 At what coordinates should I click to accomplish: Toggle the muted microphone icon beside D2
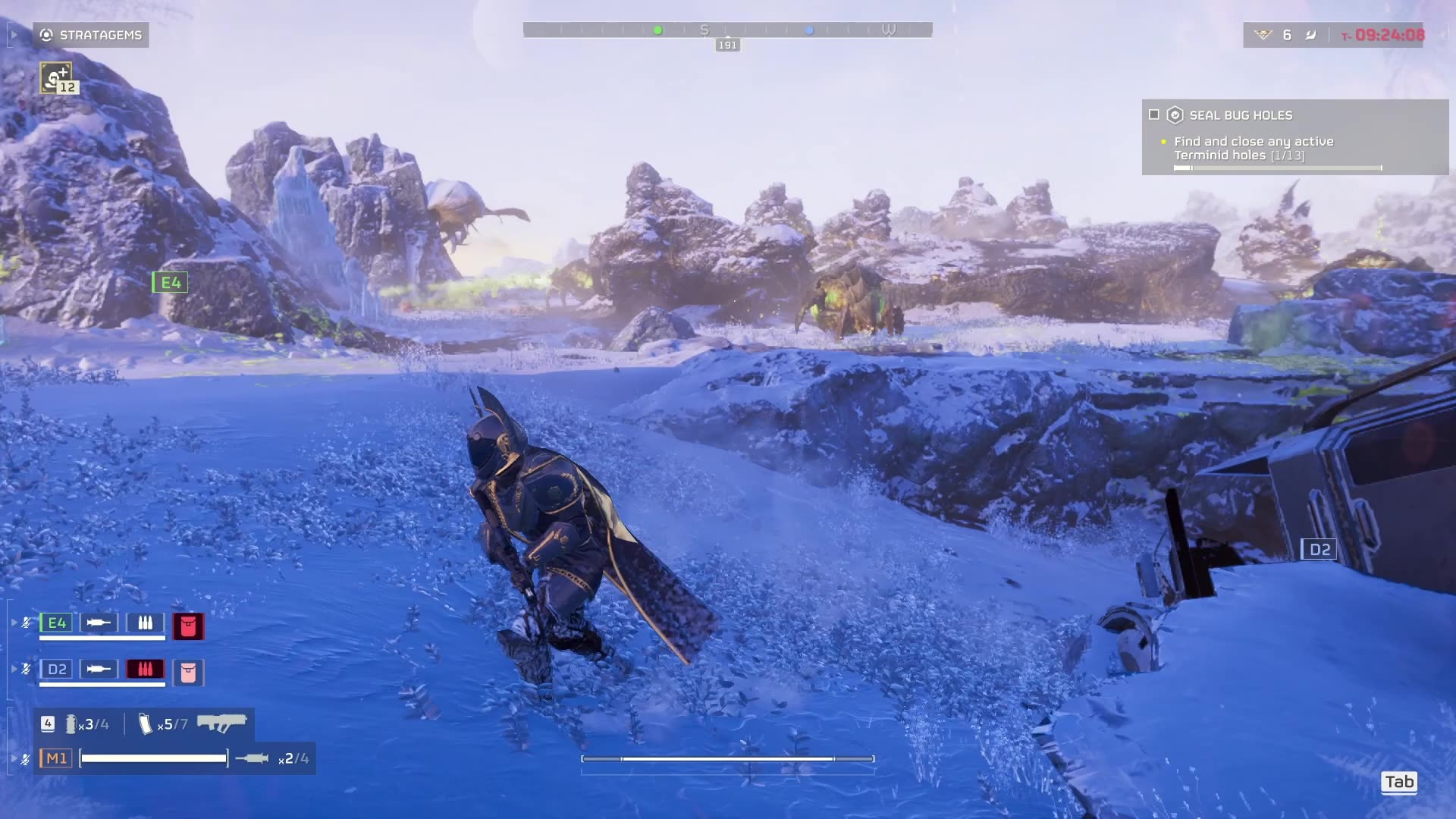tap(27, 669)
